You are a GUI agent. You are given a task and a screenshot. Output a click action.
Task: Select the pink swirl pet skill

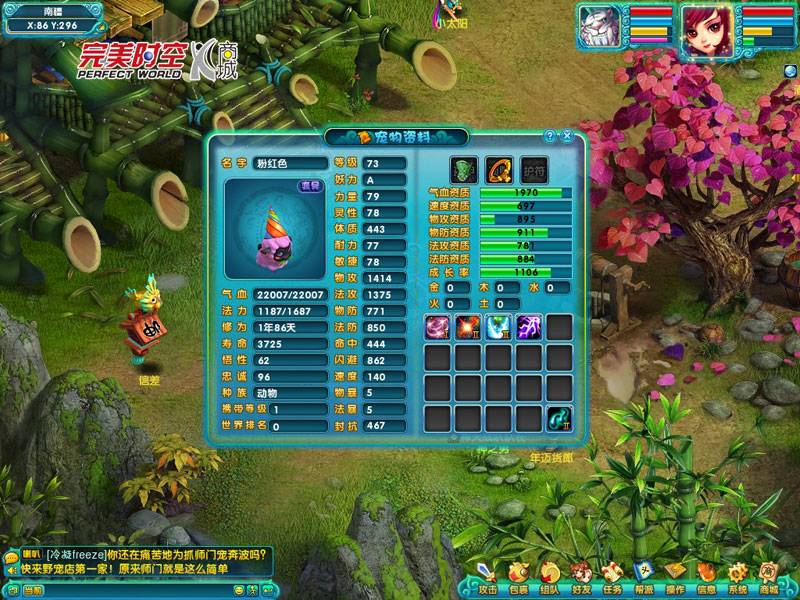pyautogui.click(x=439, y=327)
